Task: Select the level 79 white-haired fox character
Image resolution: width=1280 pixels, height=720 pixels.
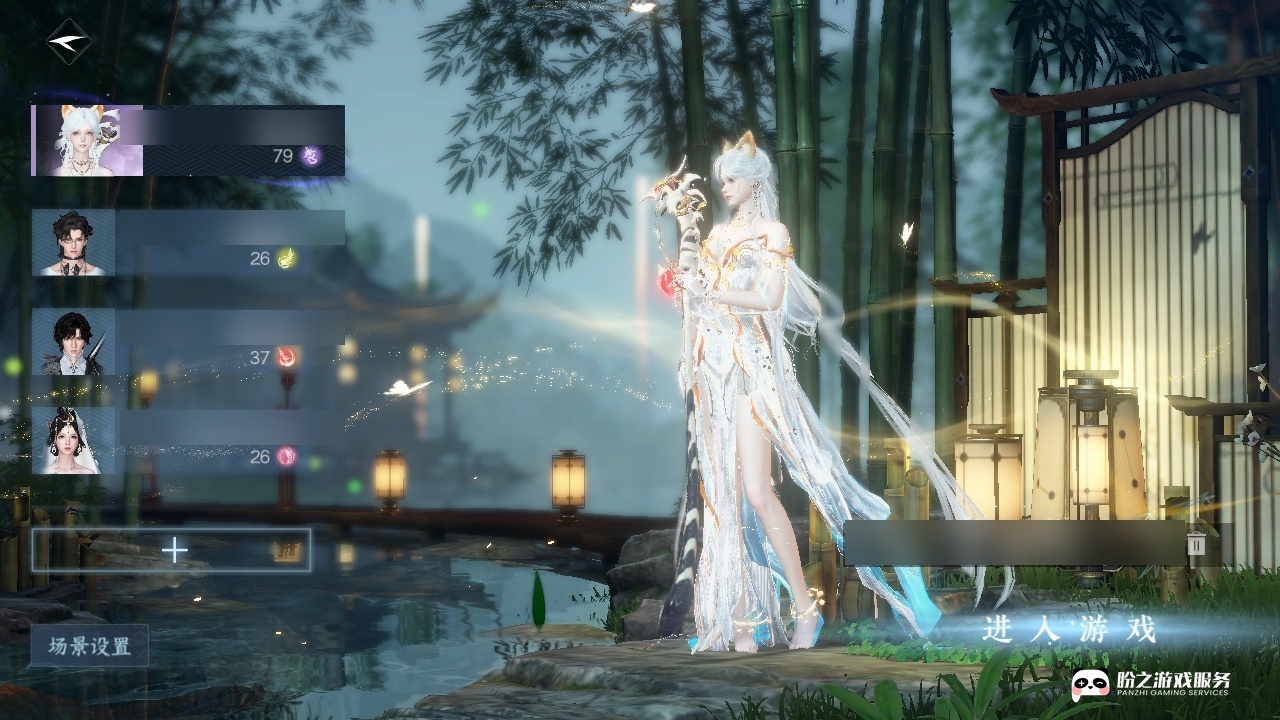Action: [x=188, y=141]
